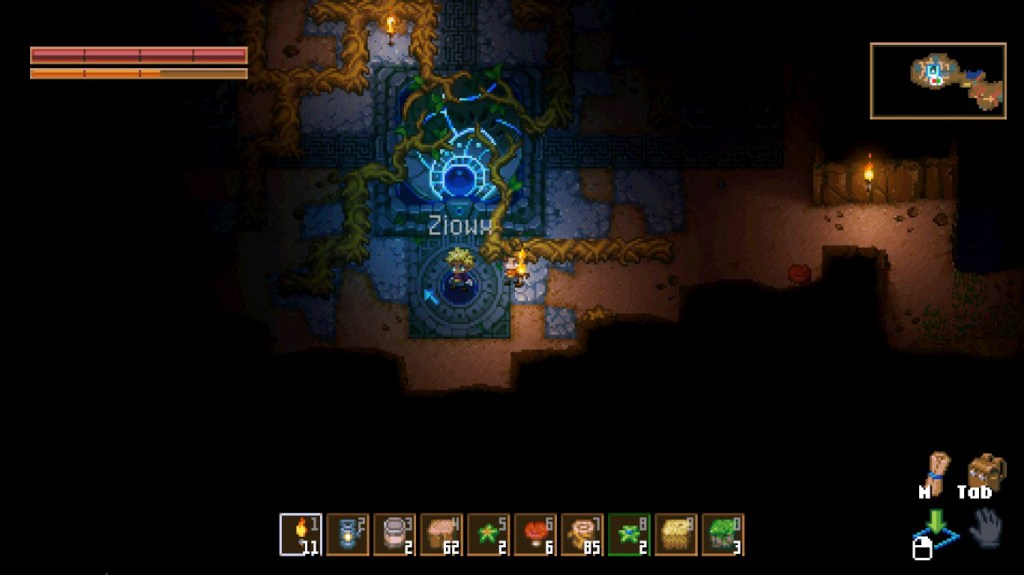Select the torch in hotbar slot 1
Viewport: 1024px width, 575px height.
[x=301, y=534]
